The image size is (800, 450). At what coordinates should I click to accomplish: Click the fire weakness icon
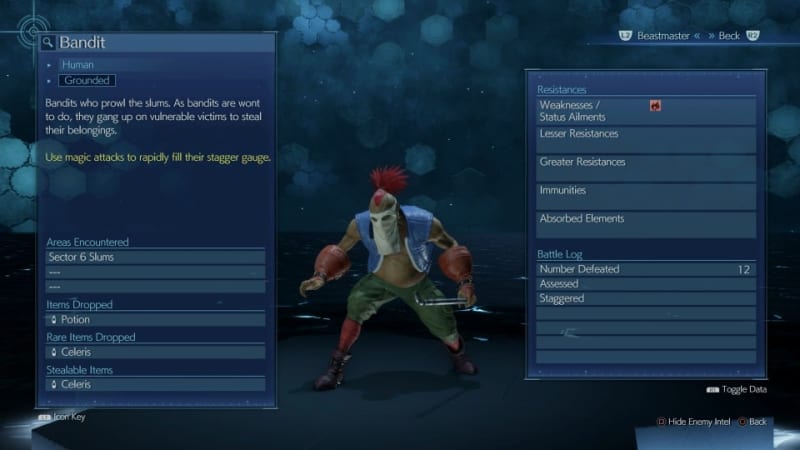click(655, 105)
